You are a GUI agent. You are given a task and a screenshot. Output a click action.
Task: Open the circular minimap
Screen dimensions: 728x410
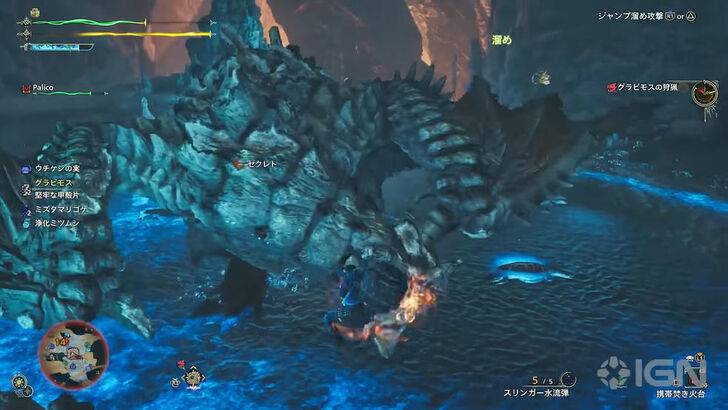tap(73, 353)
